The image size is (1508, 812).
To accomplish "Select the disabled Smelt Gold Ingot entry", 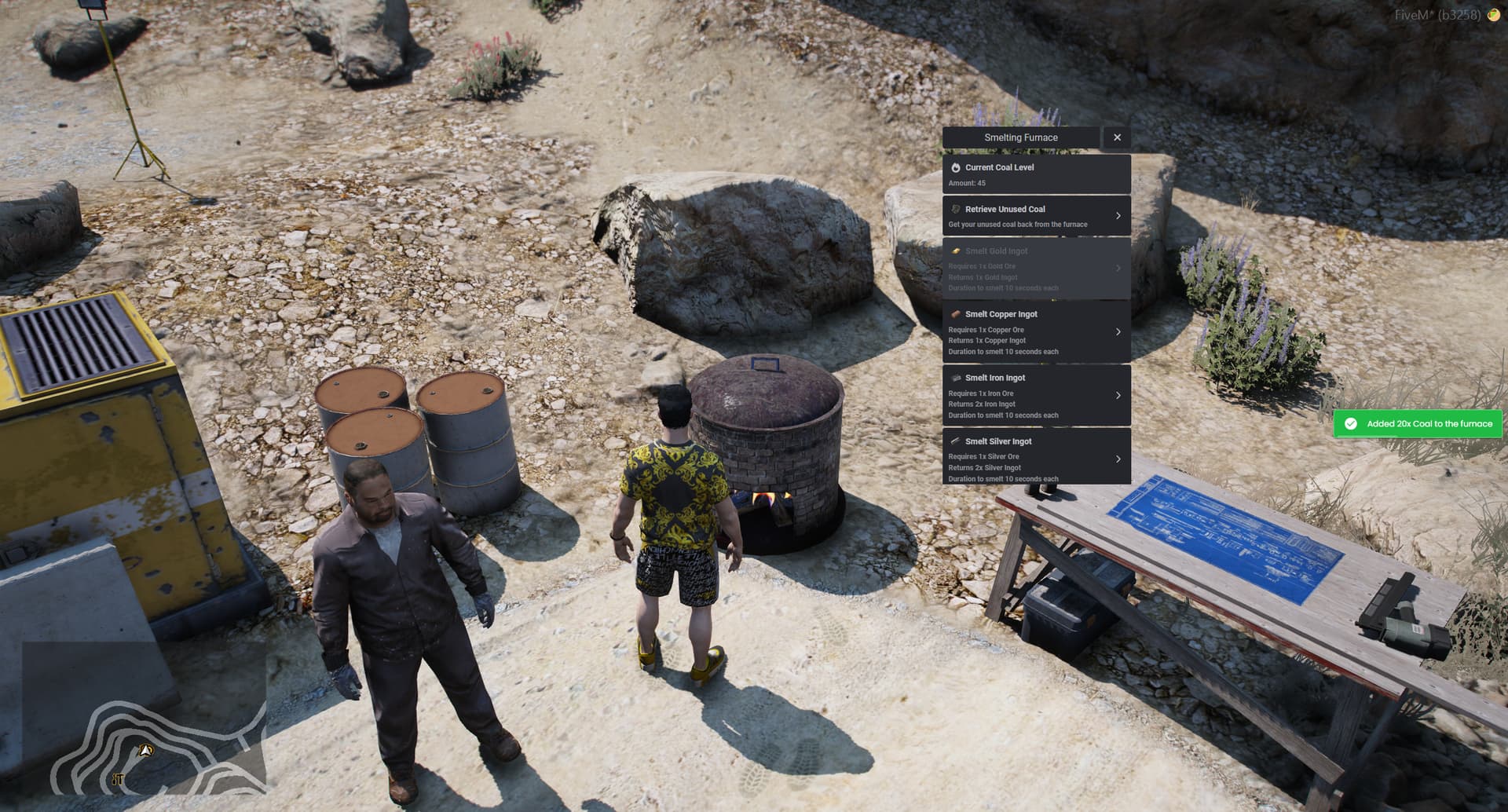I will [x=1029, y=268].
